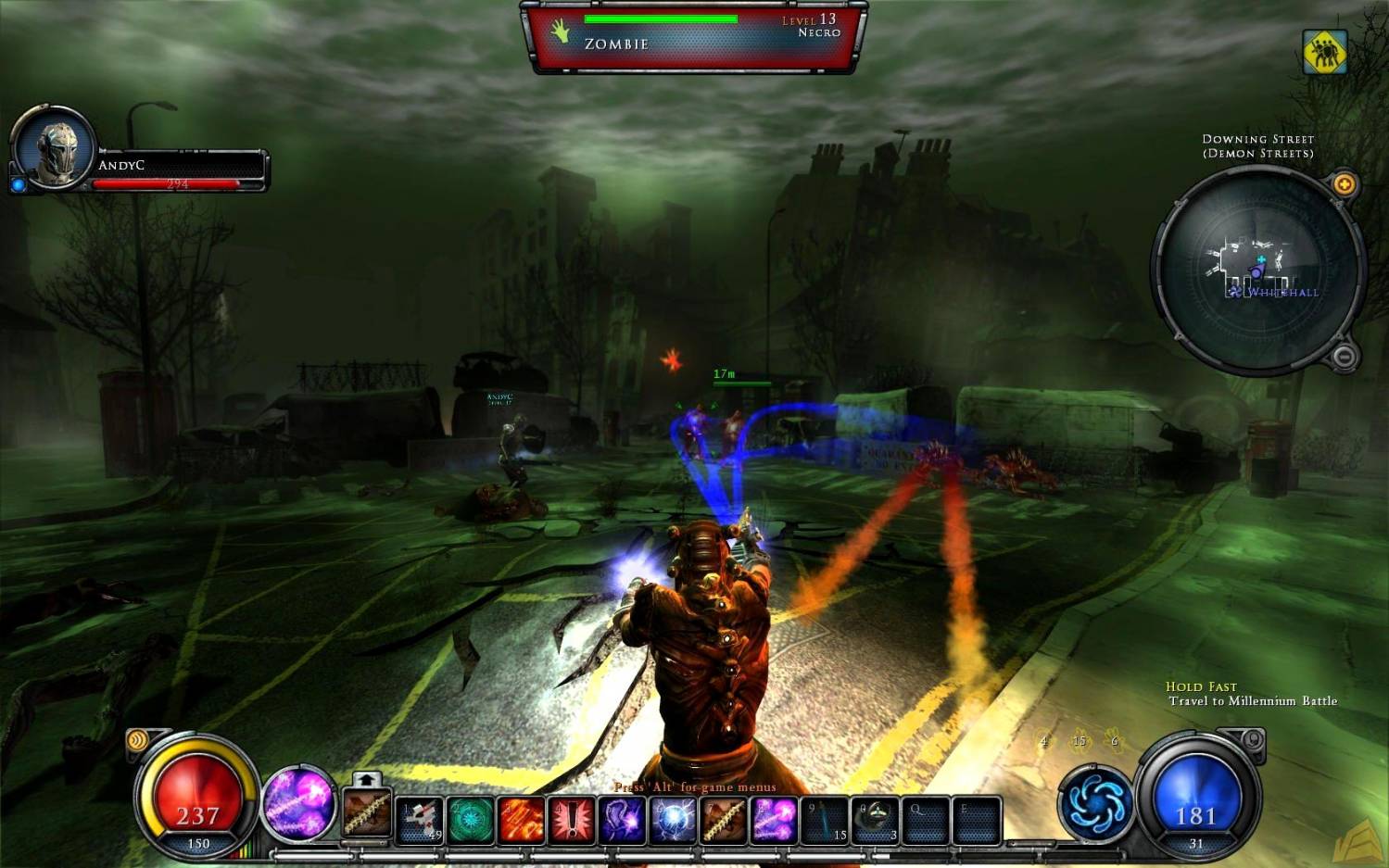Click the circular Whitehall minimap
The width and height of the screenshot is (1389, 868).
coord(1257,270)
